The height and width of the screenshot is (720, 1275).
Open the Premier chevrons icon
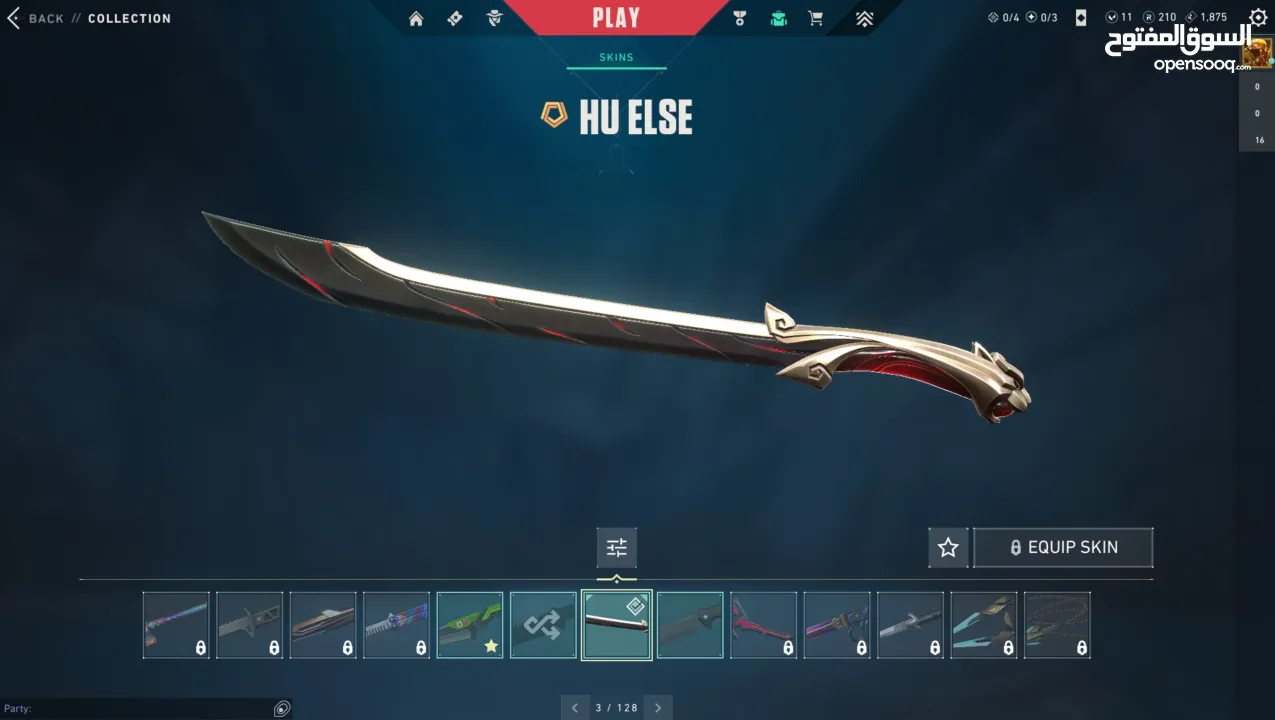(x=864, y=18)
